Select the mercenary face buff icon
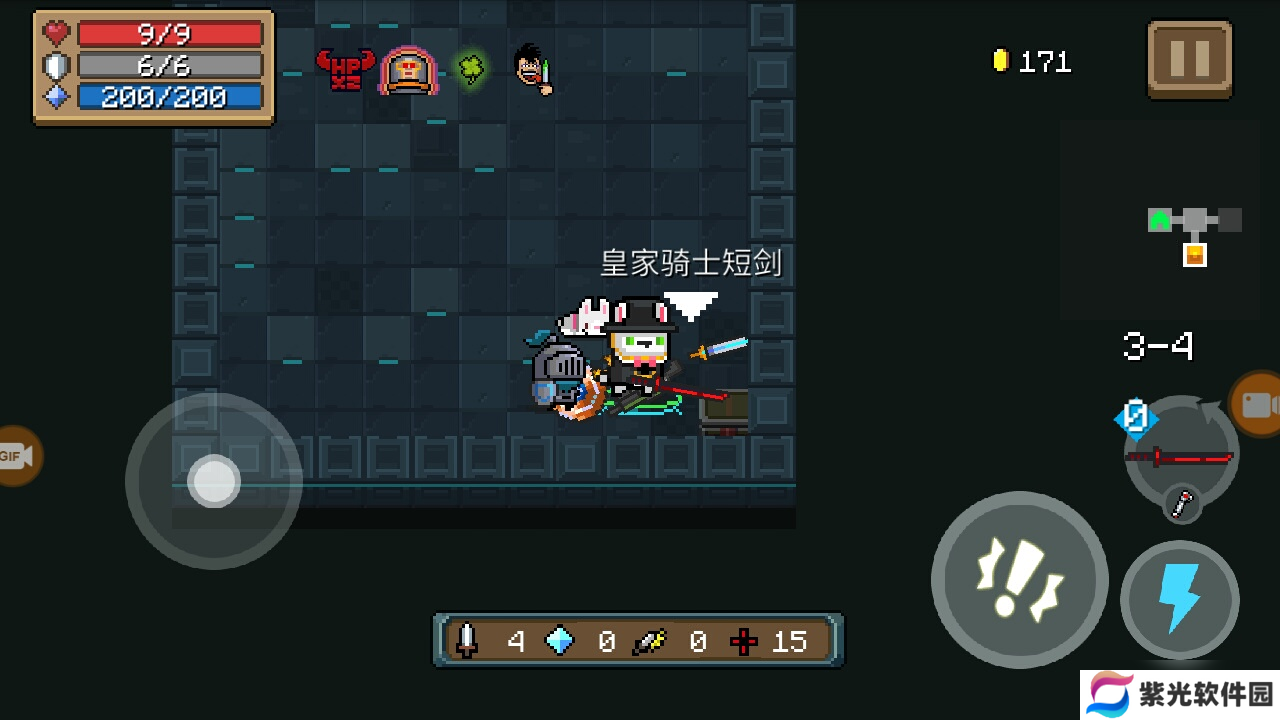 [x=533, y=69]
